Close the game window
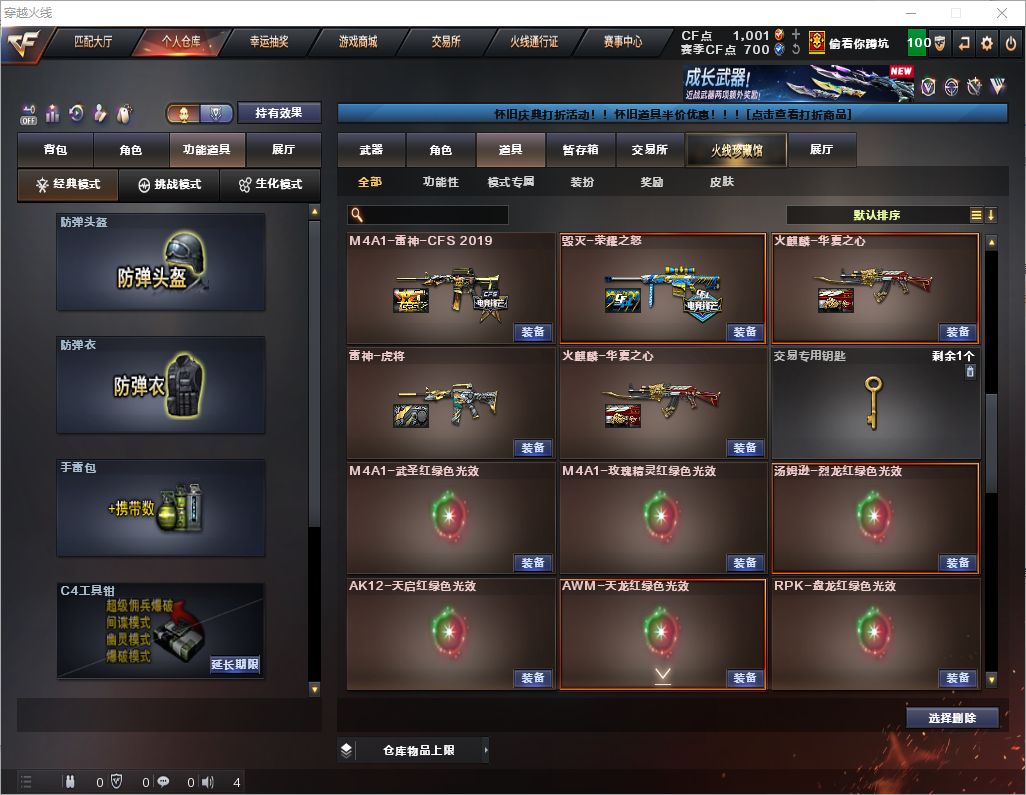The height and width of the screenshot is (795, 1026). 1001,13
